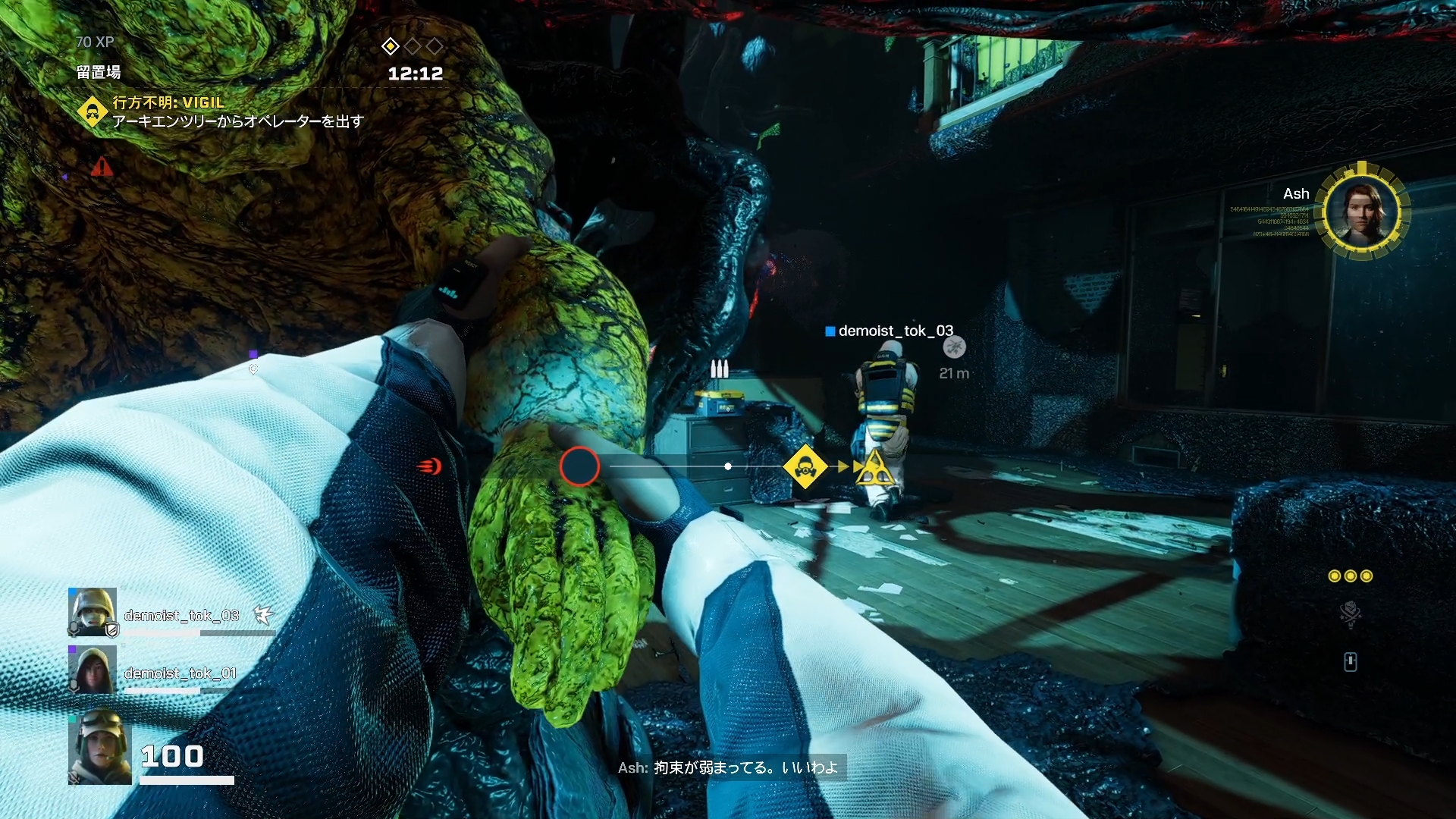
Task: Select the yellow gas-mask diamond objective marker
Action: point(805,466)
